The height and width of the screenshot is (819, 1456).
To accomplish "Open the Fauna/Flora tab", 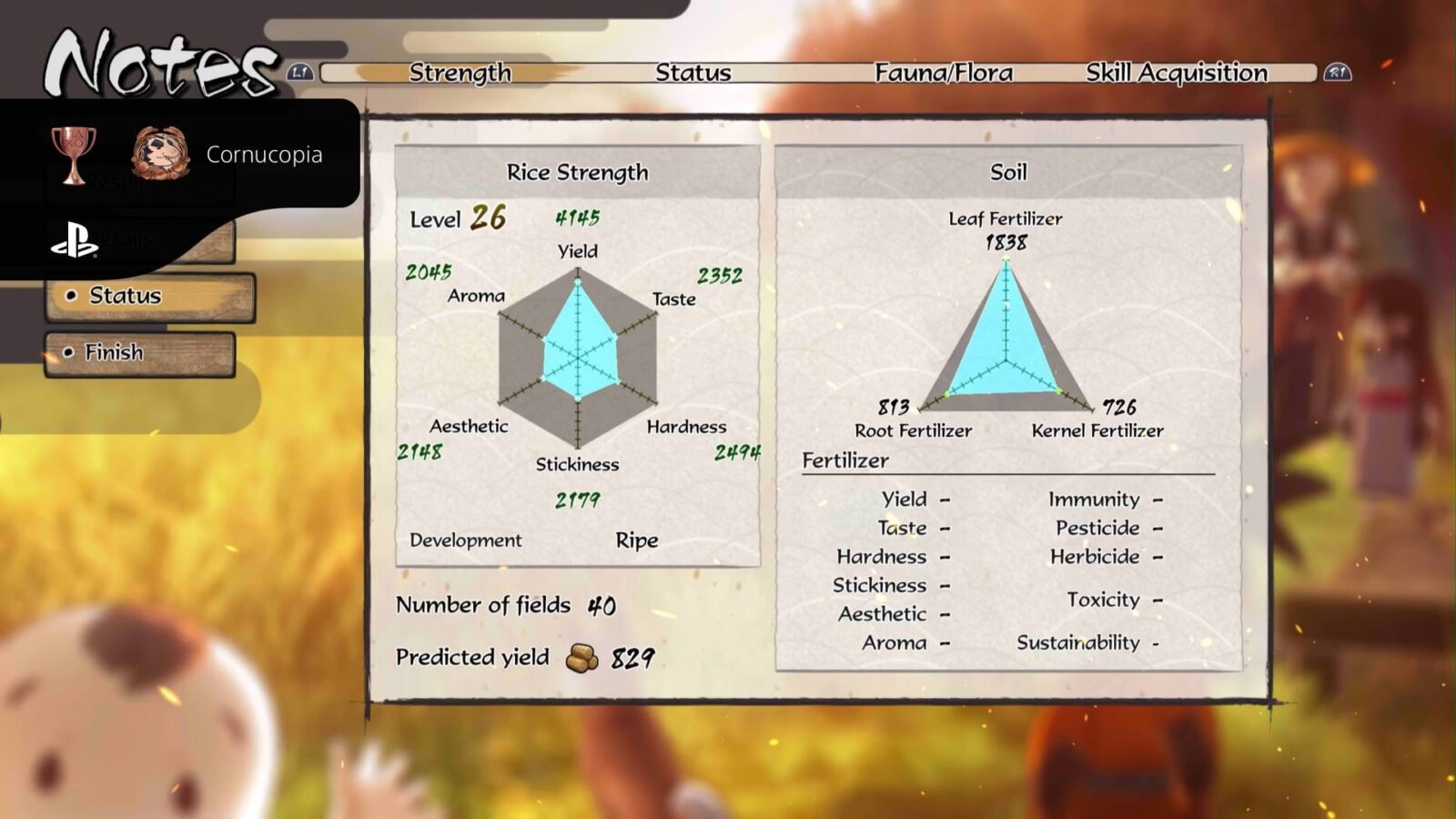I will (x=946, y=73).
